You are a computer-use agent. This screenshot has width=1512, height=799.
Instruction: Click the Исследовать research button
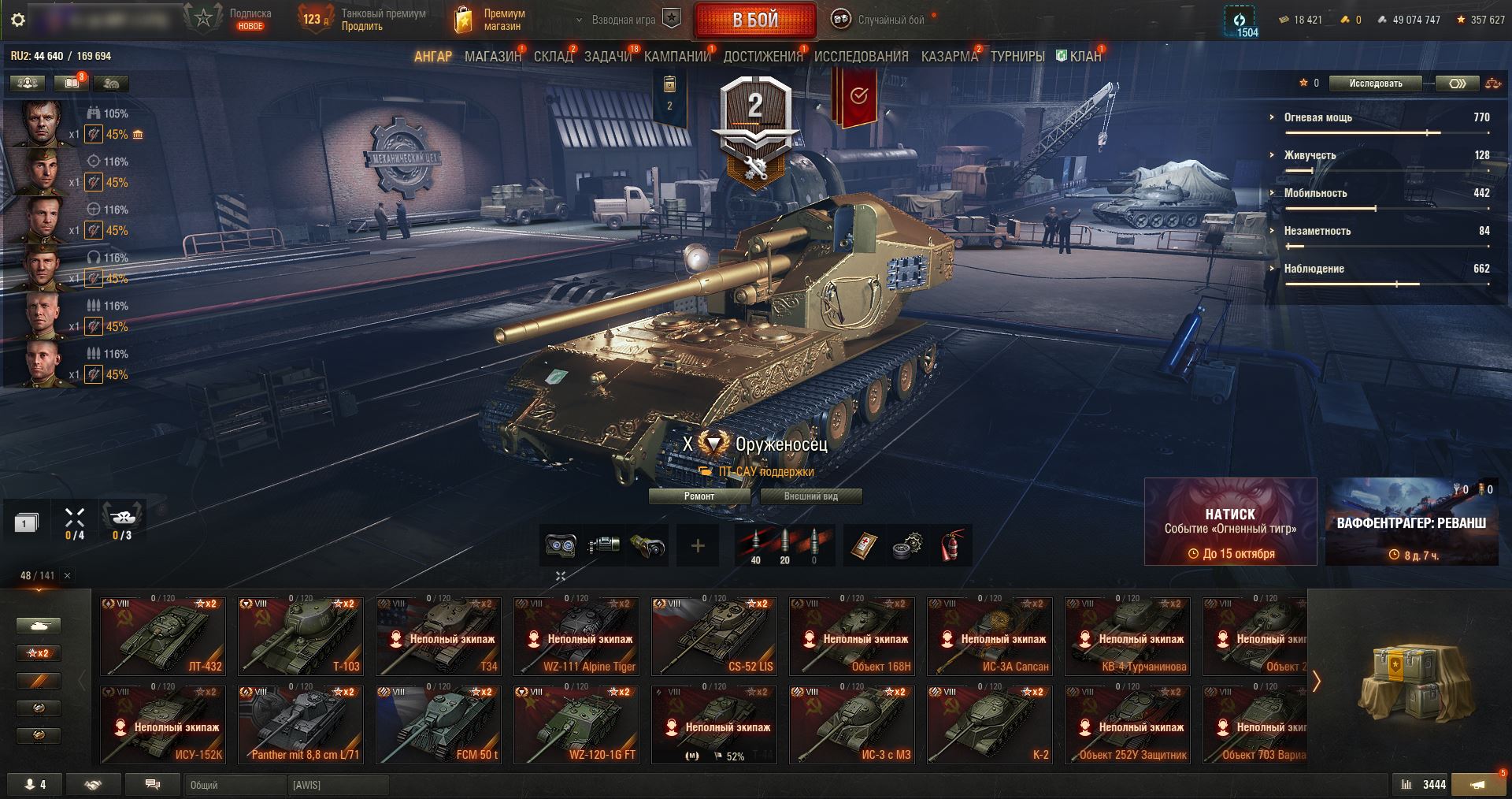tap(1375, 84)
